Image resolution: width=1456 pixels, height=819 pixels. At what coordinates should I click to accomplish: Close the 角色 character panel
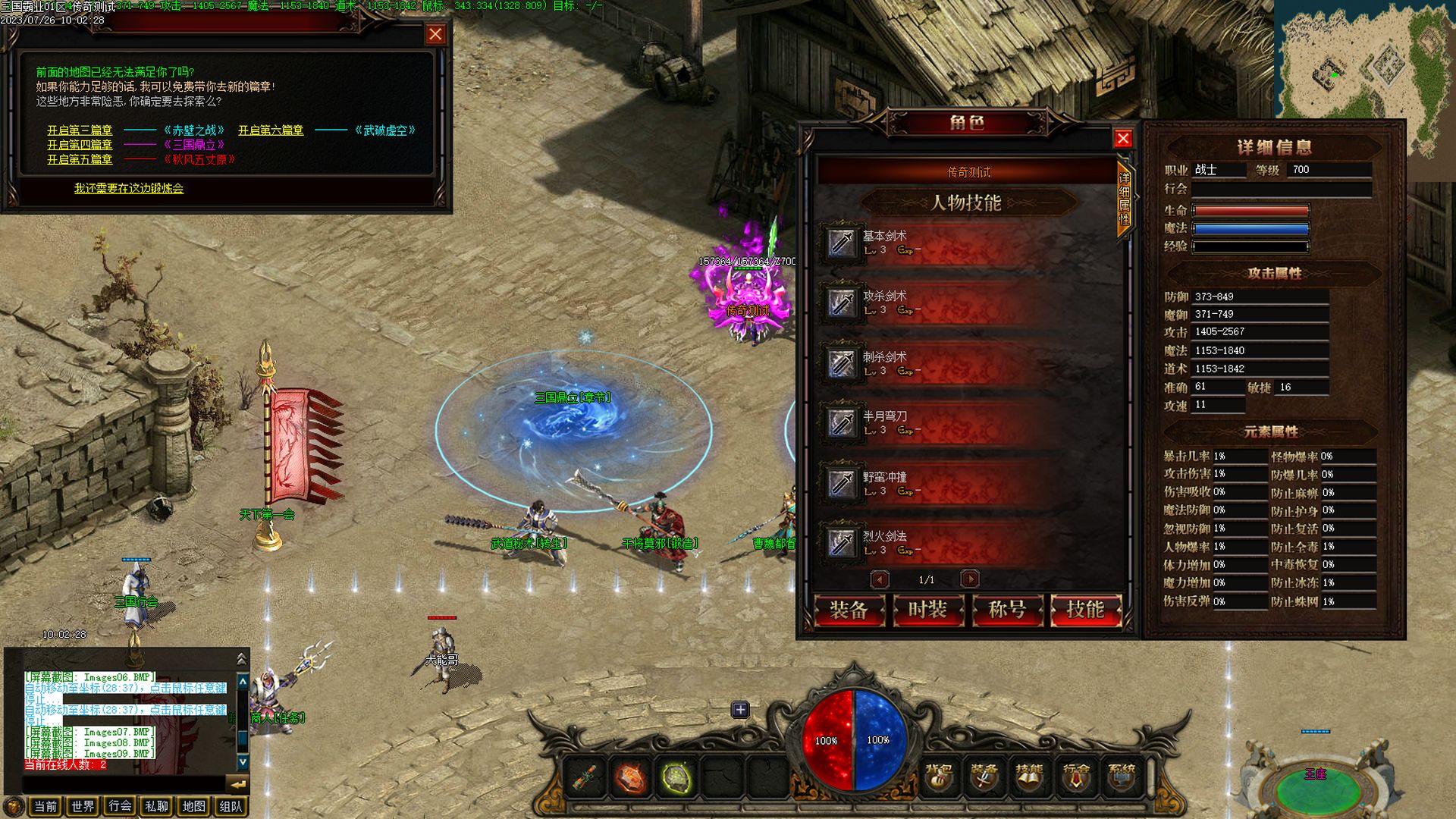1123,138
